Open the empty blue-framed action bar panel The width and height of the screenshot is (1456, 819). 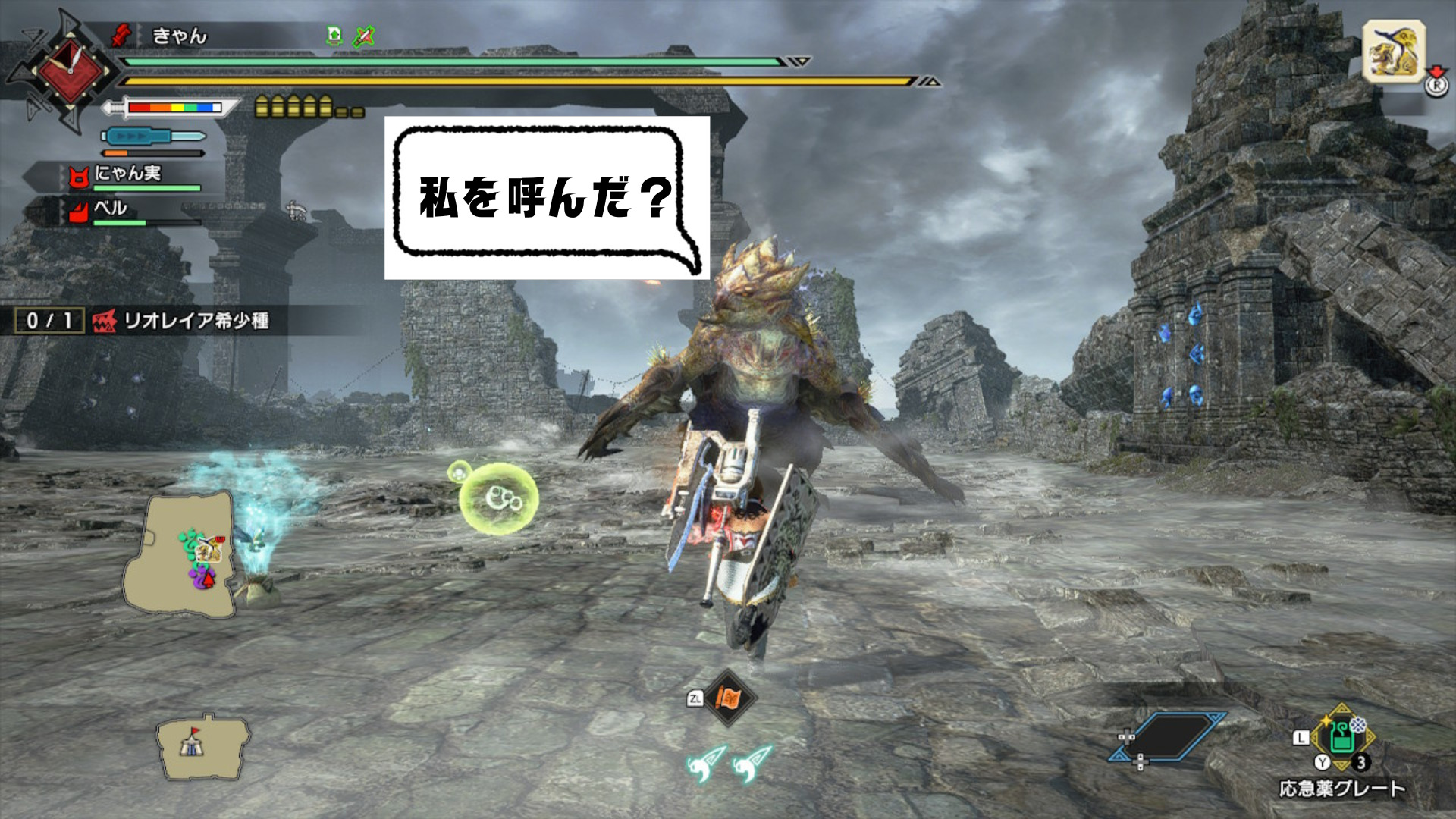coord(1169,736)
